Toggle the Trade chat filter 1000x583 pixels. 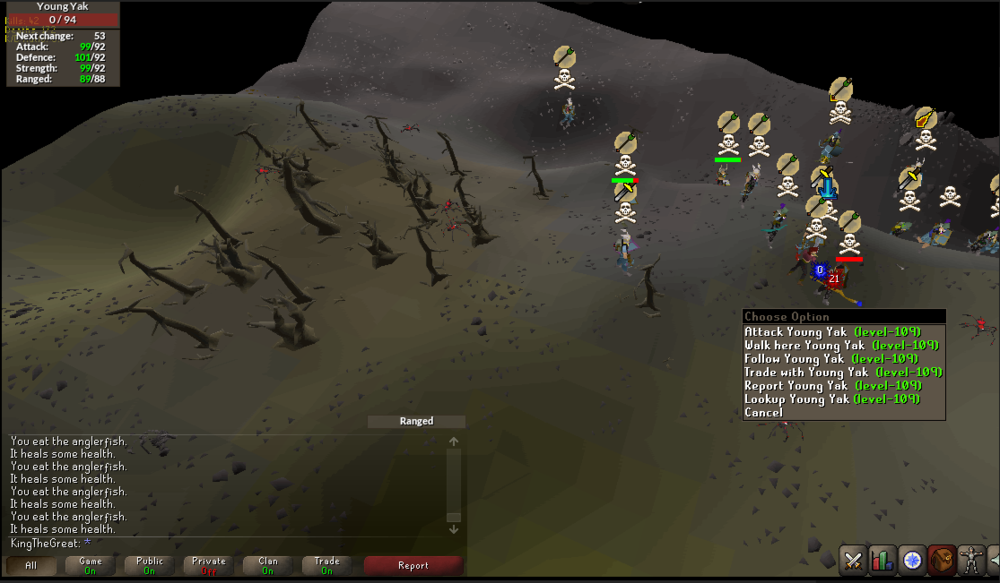(x=327, y=566)
